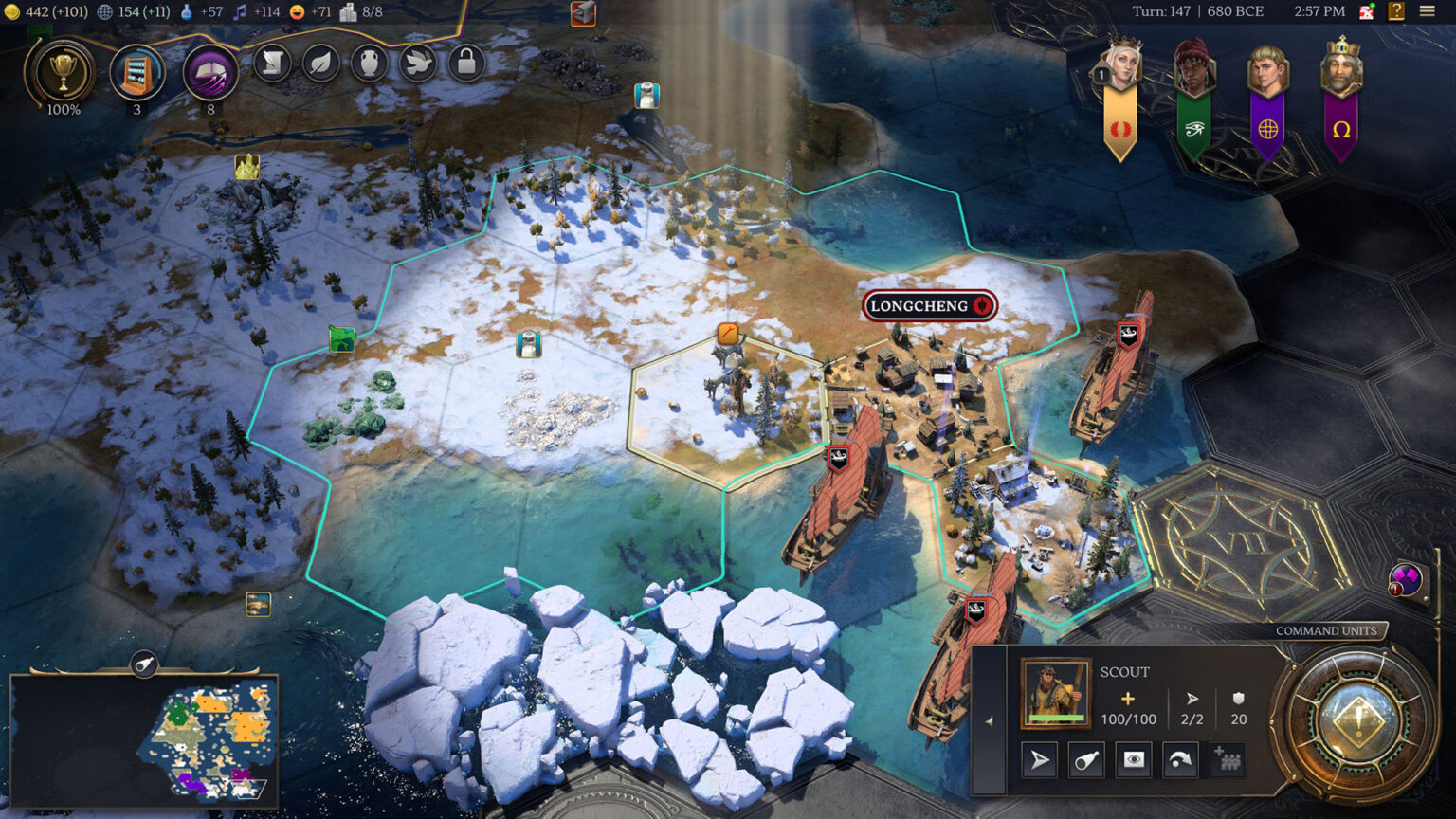The height and width of the screenshot is (819, 1456).
Task: Open the civics book button
Action: pyautogui.click(x=209, y=73)
